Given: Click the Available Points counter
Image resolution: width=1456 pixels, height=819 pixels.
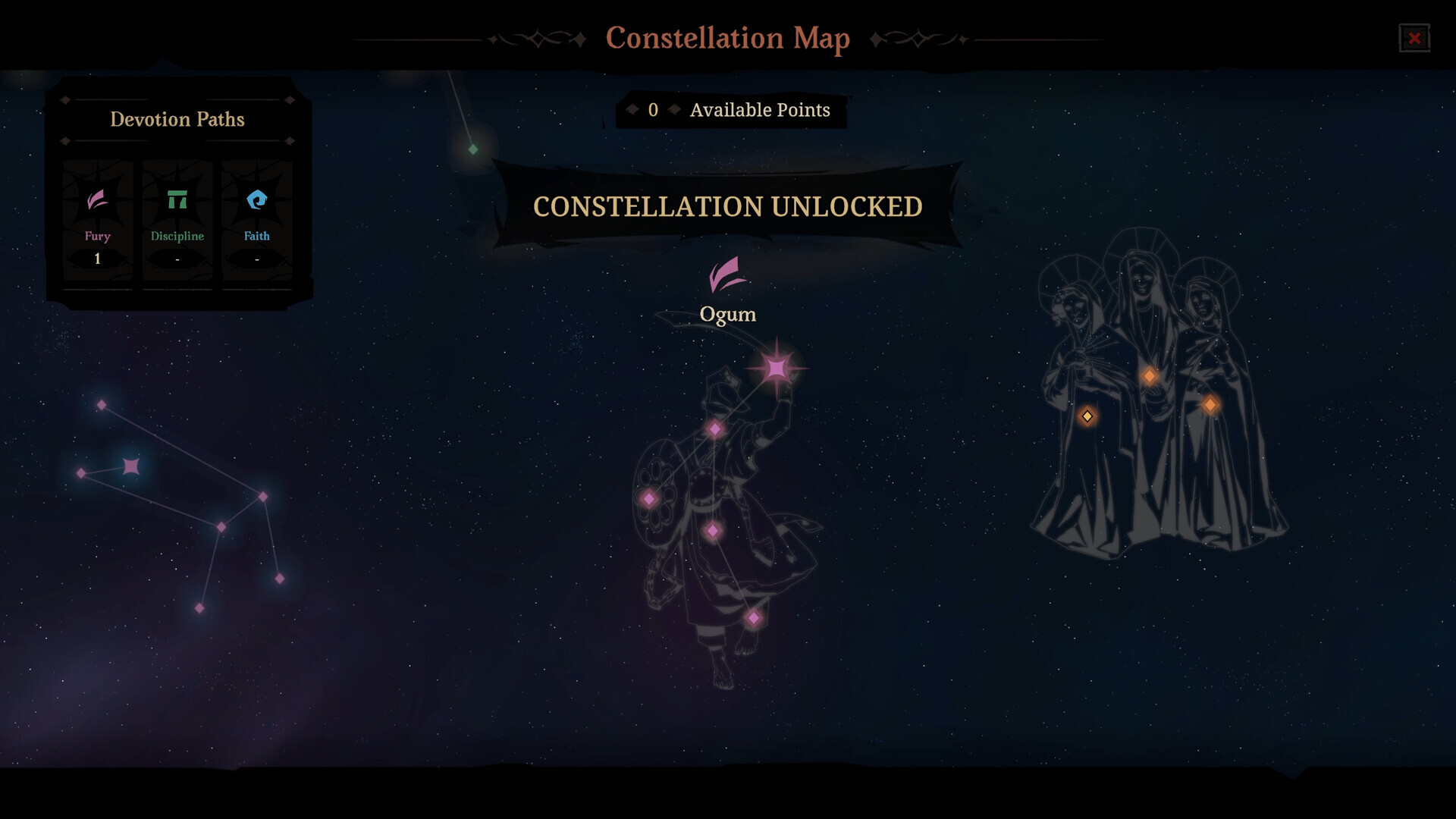Looking at the screenshot, I should (x=730, y=110).
